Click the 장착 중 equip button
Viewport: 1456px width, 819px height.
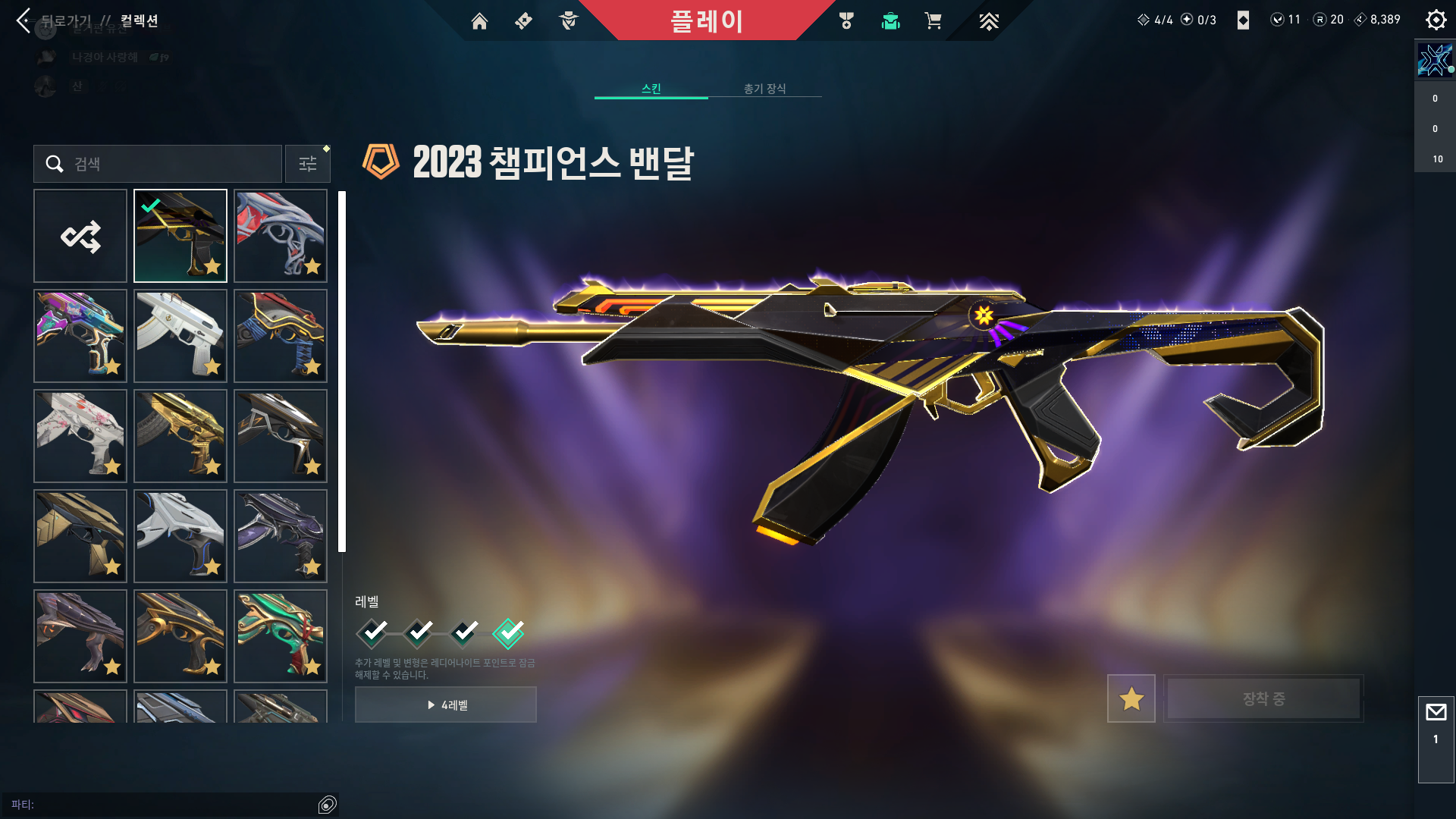(x=1263, y=698)
